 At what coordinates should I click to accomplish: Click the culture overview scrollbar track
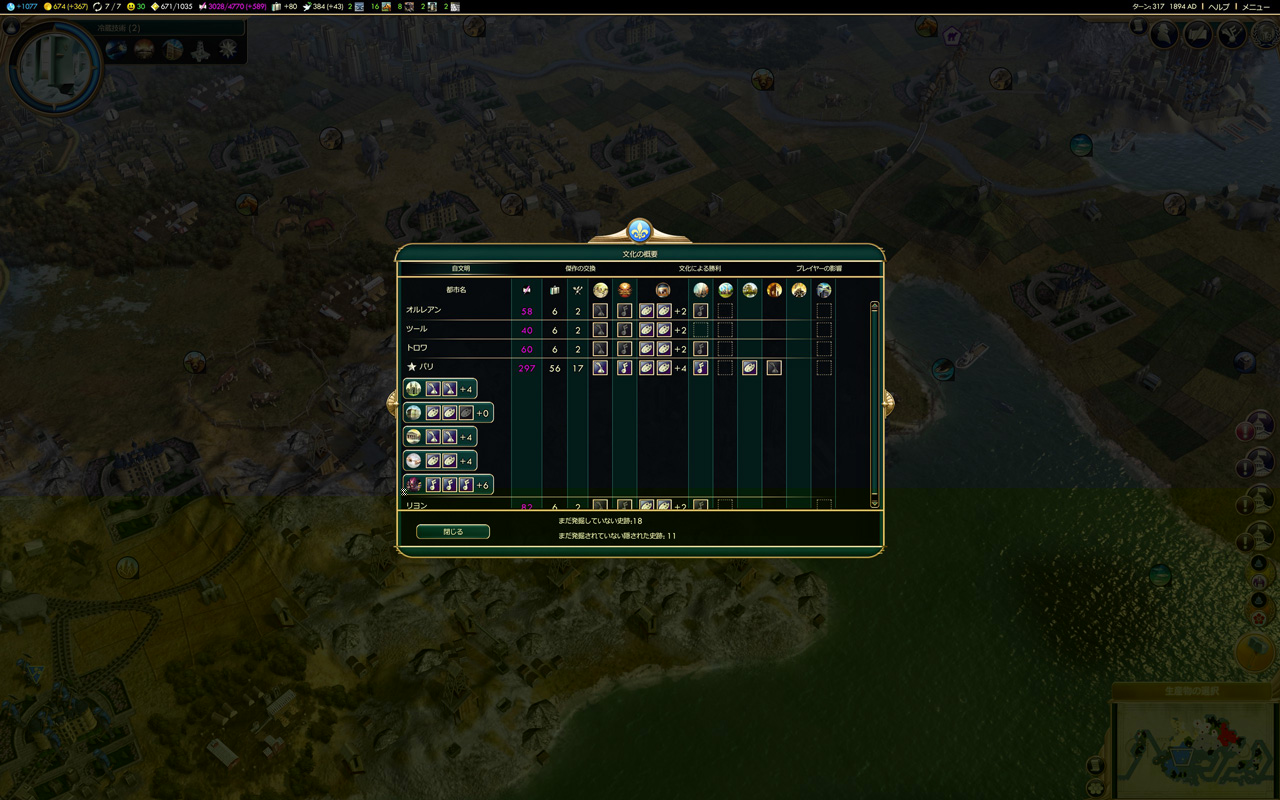tap(875, 420)
